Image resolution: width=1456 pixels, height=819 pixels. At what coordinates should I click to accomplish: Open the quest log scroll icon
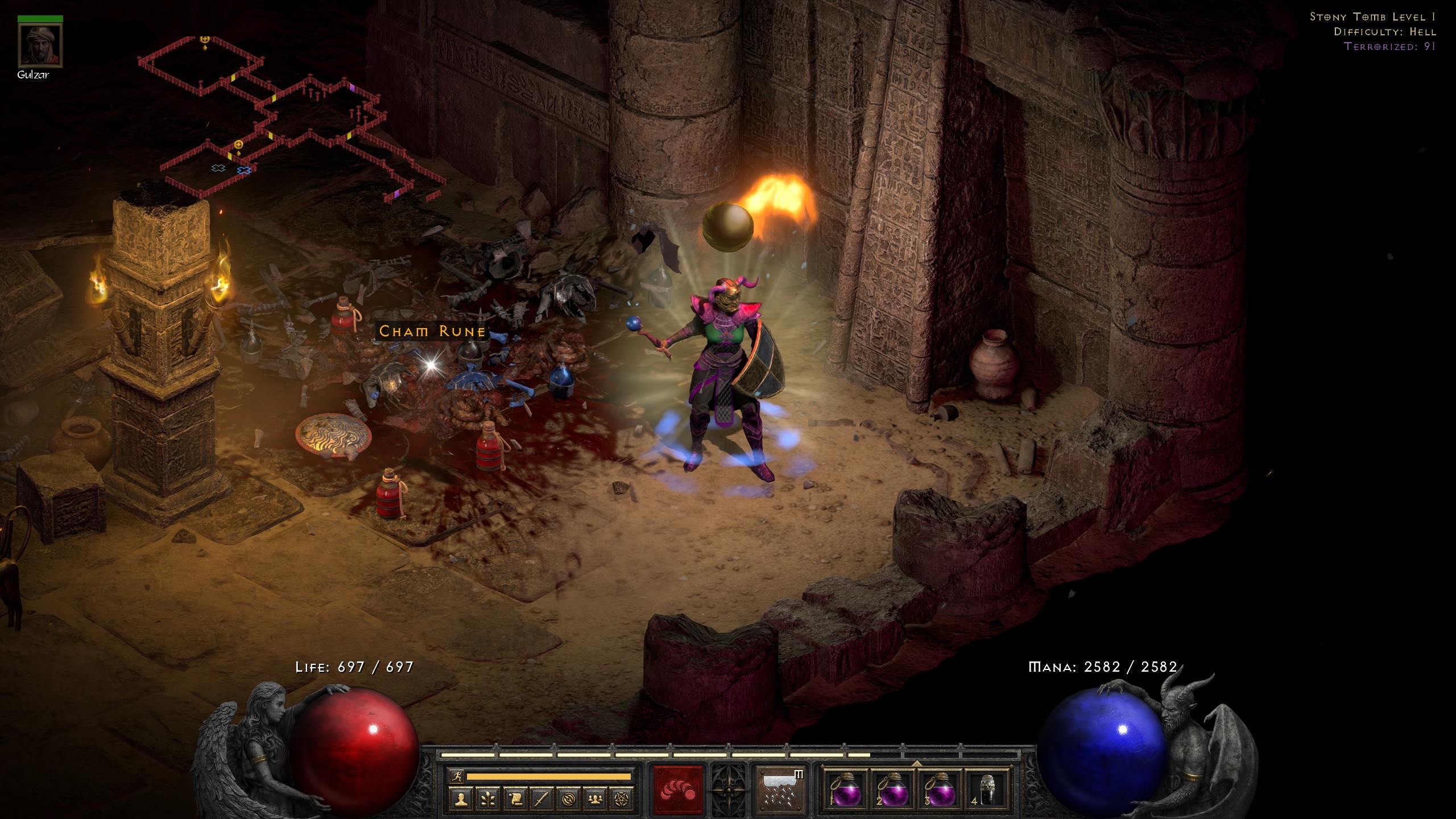(x=515, y=800)
